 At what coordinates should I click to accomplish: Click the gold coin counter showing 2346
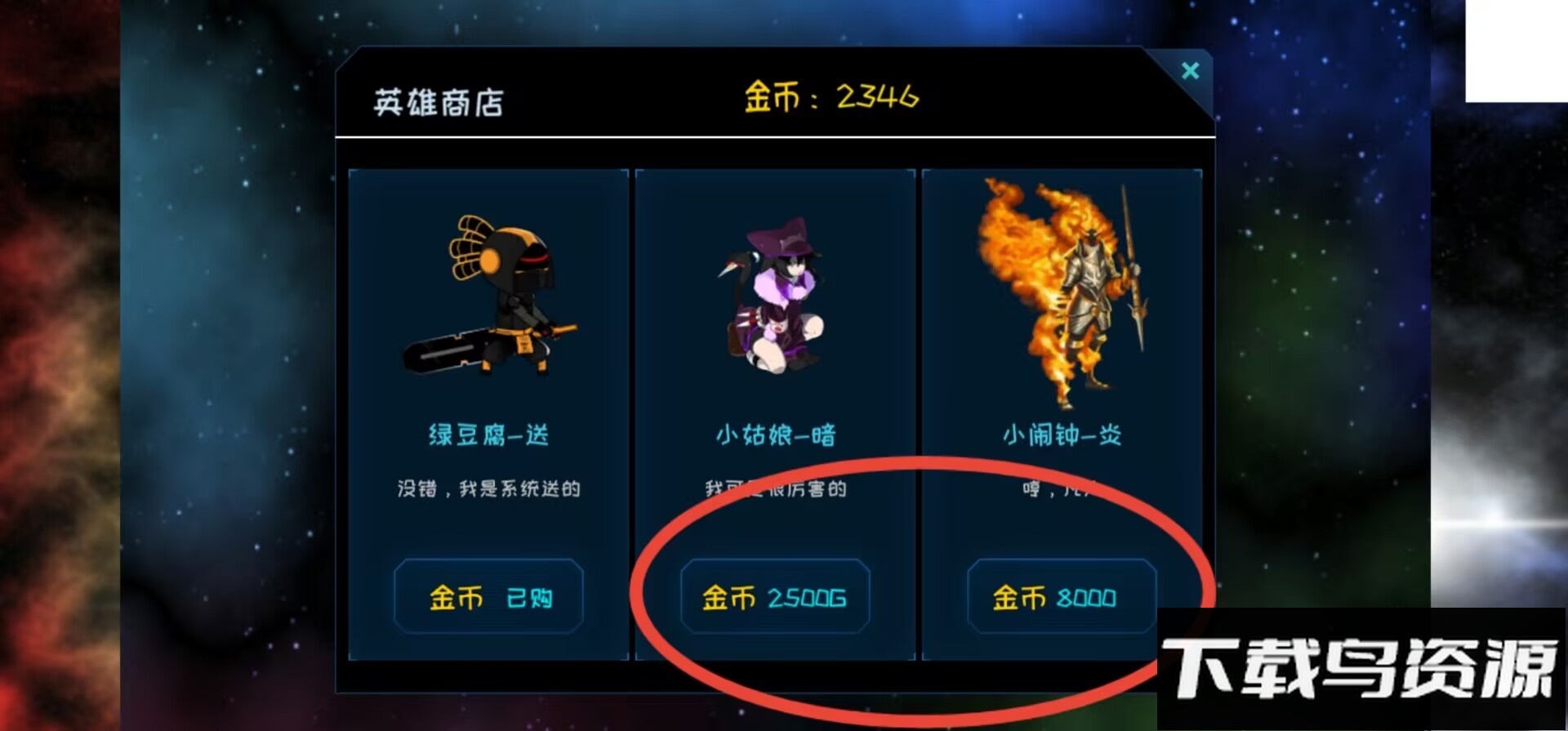(833, 96)
